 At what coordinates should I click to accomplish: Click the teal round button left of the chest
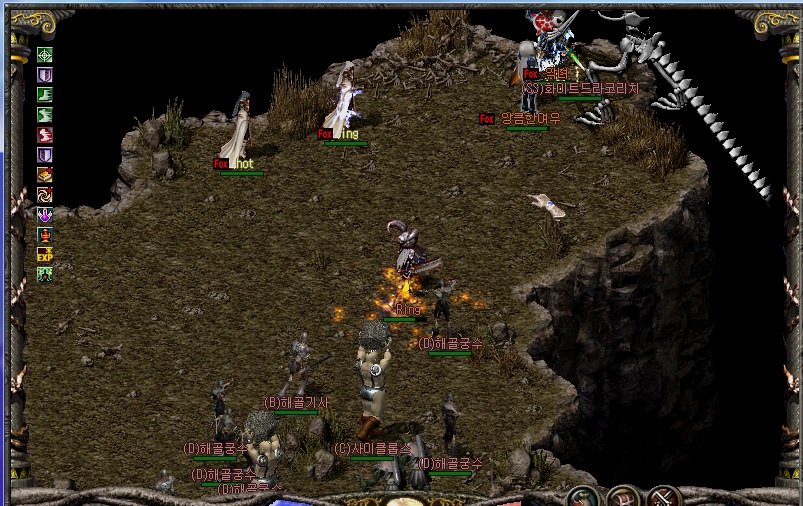(x=582, y=497)
